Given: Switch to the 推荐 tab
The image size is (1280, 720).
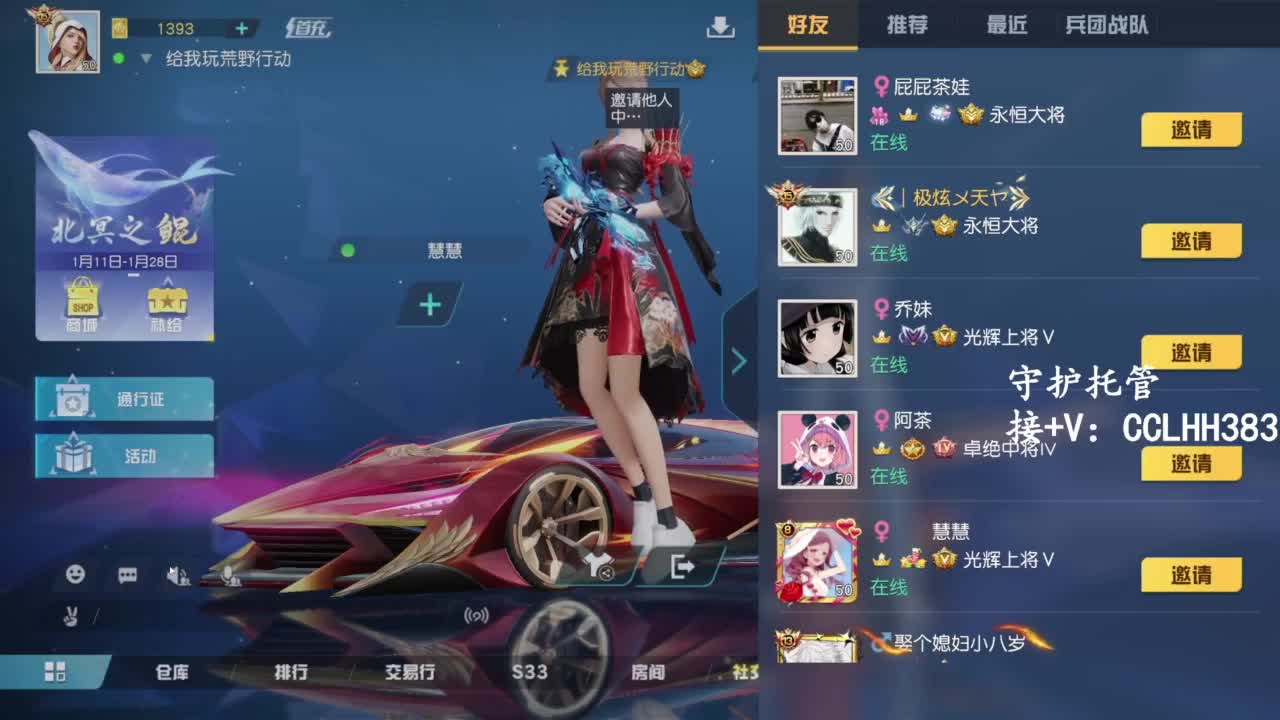Looking at the screenshot, I should 908,24.
